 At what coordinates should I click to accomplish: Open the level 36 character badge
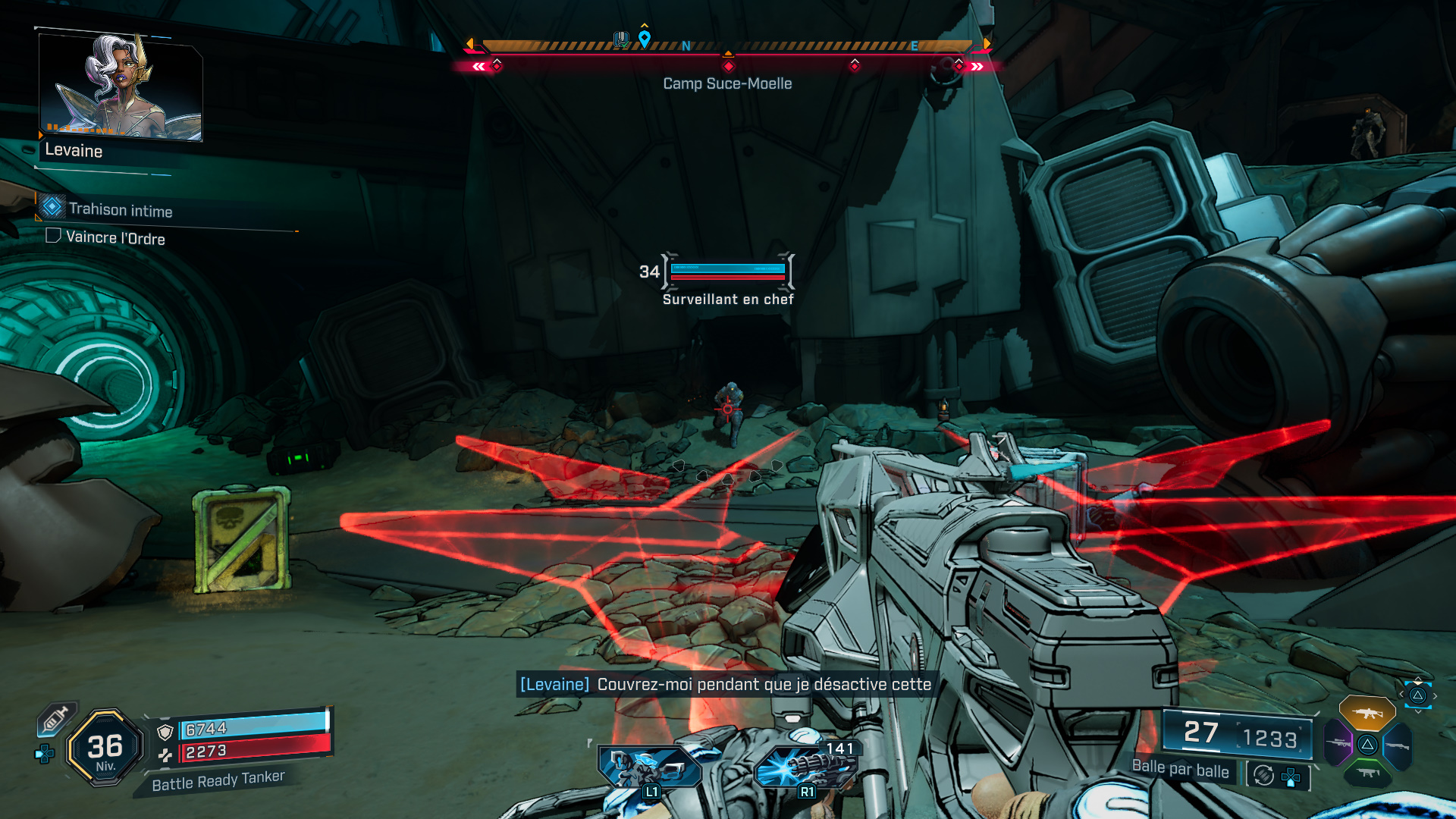(x=105, y=748)
